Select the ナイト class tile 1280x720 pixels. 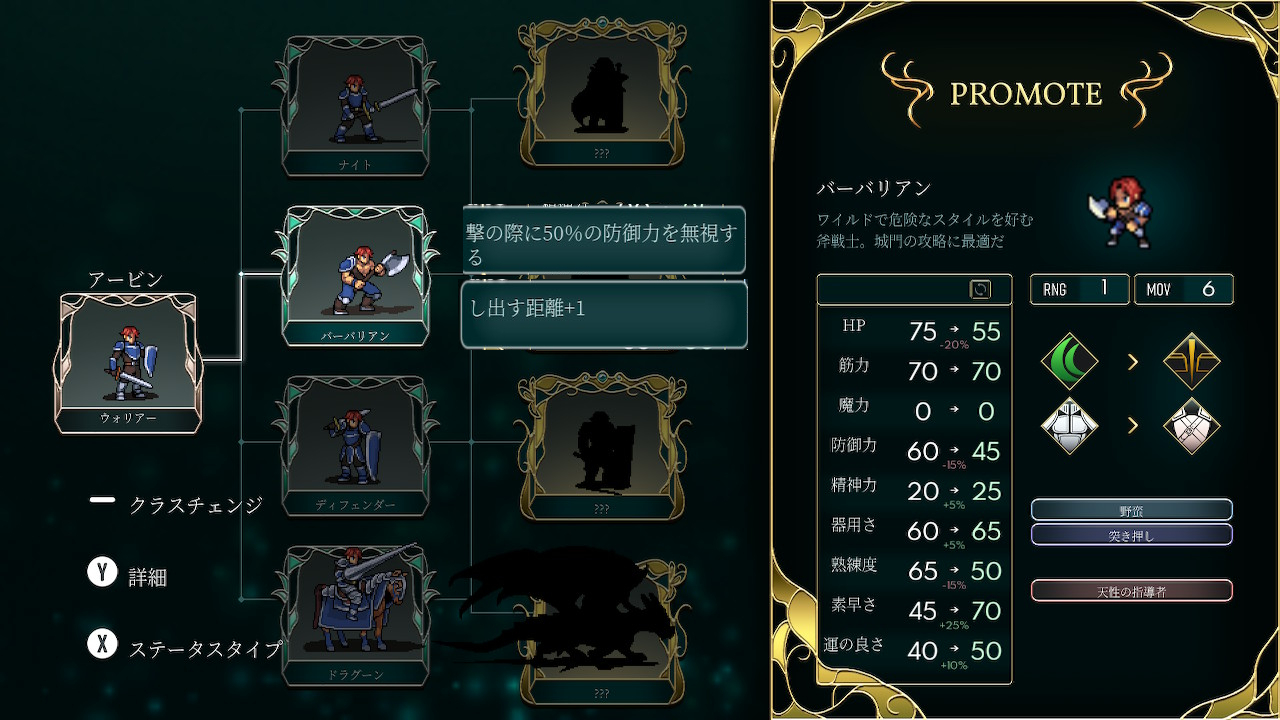[356, 105]
